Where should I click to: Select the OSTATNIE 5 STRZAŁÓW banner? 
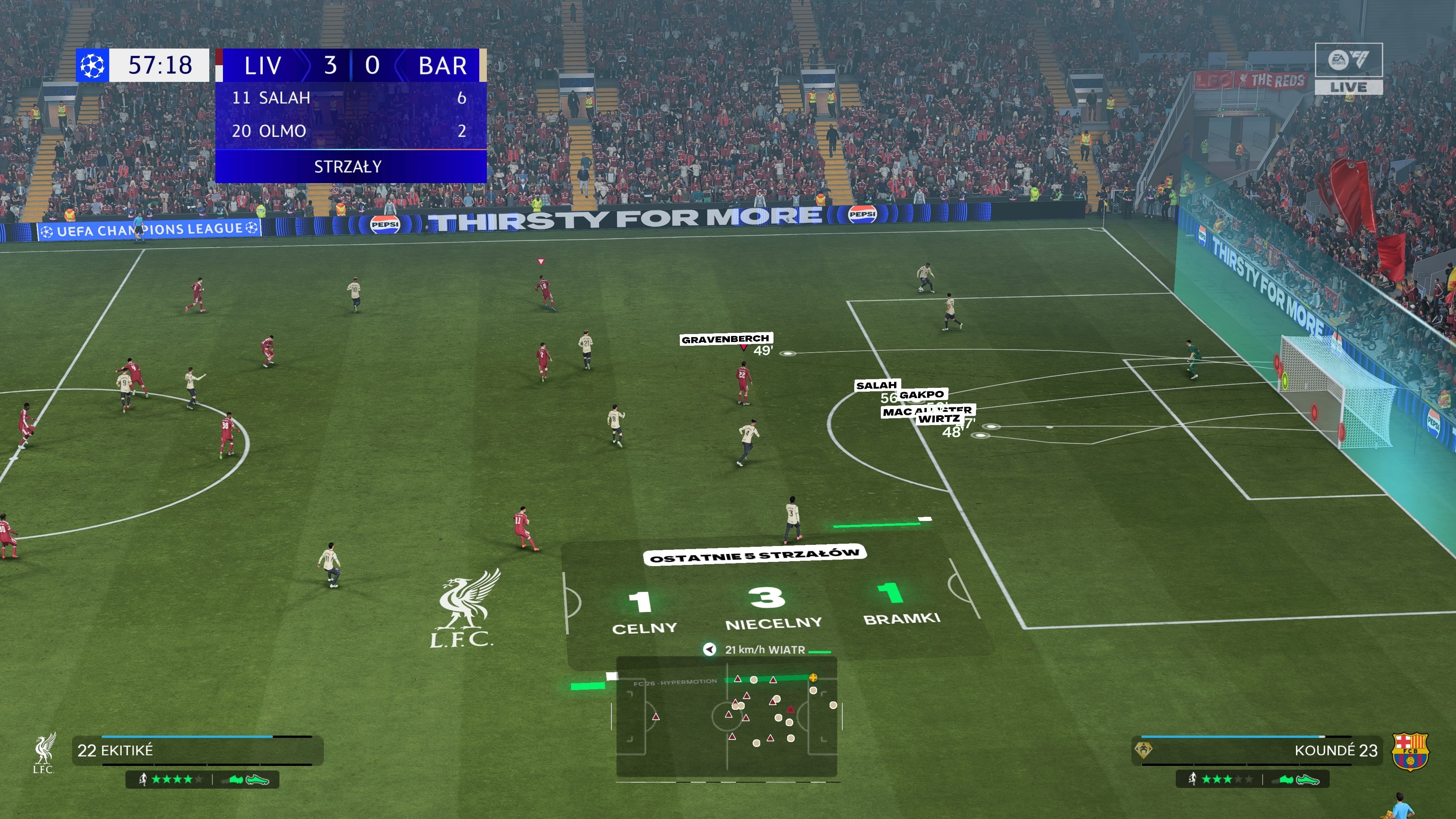point(754,555)
